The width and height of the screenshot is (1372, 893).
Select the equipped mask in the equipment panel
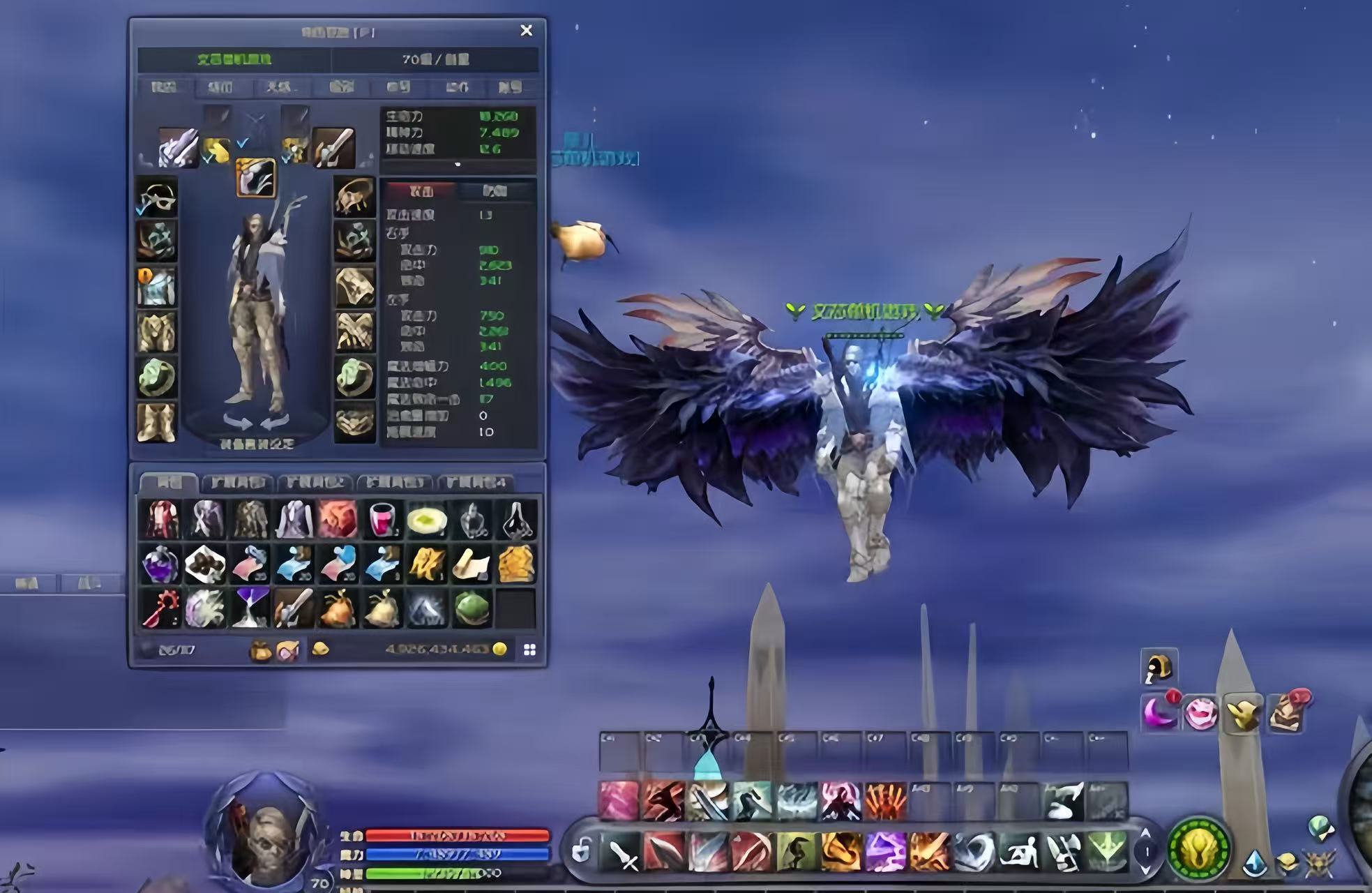157,197
